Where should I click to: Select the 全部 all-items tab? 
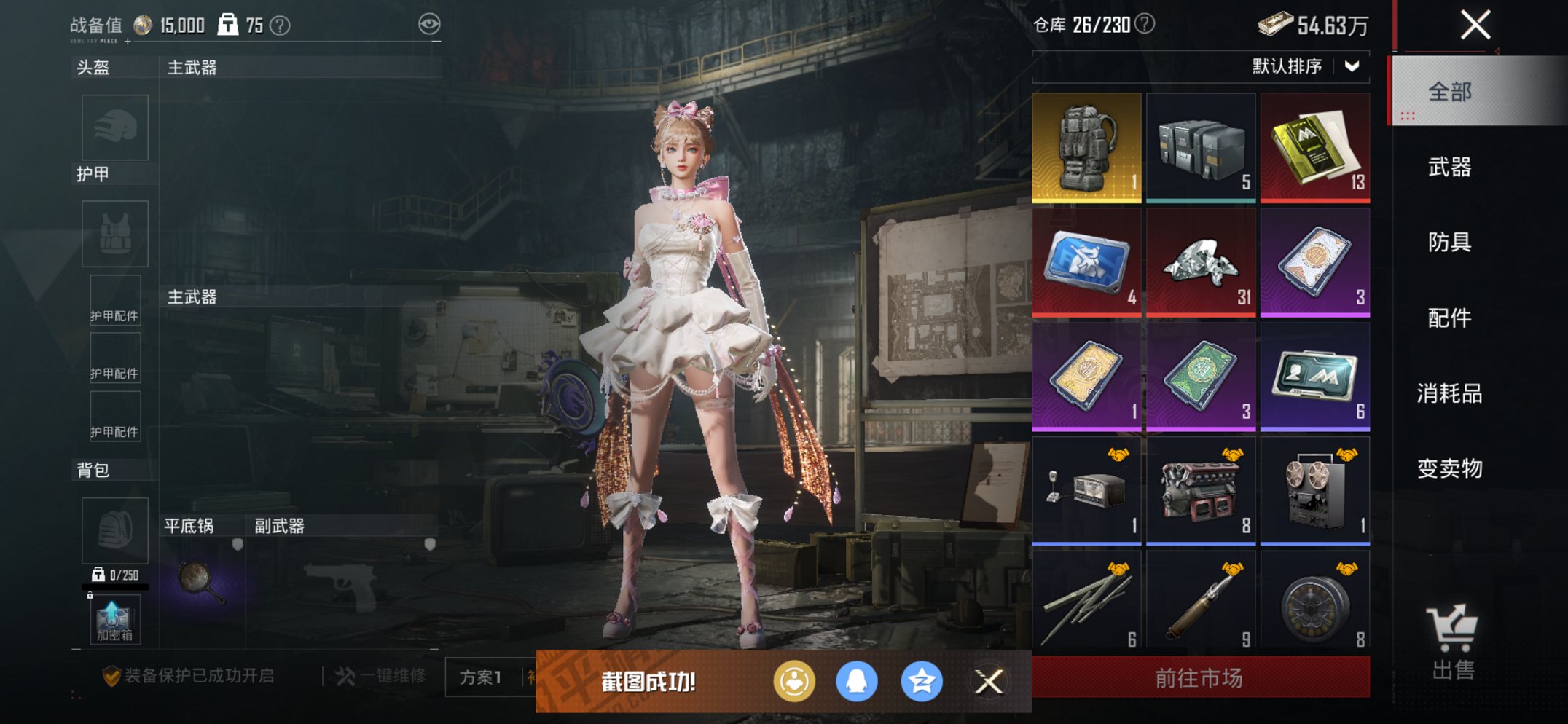pos(1449,92)
